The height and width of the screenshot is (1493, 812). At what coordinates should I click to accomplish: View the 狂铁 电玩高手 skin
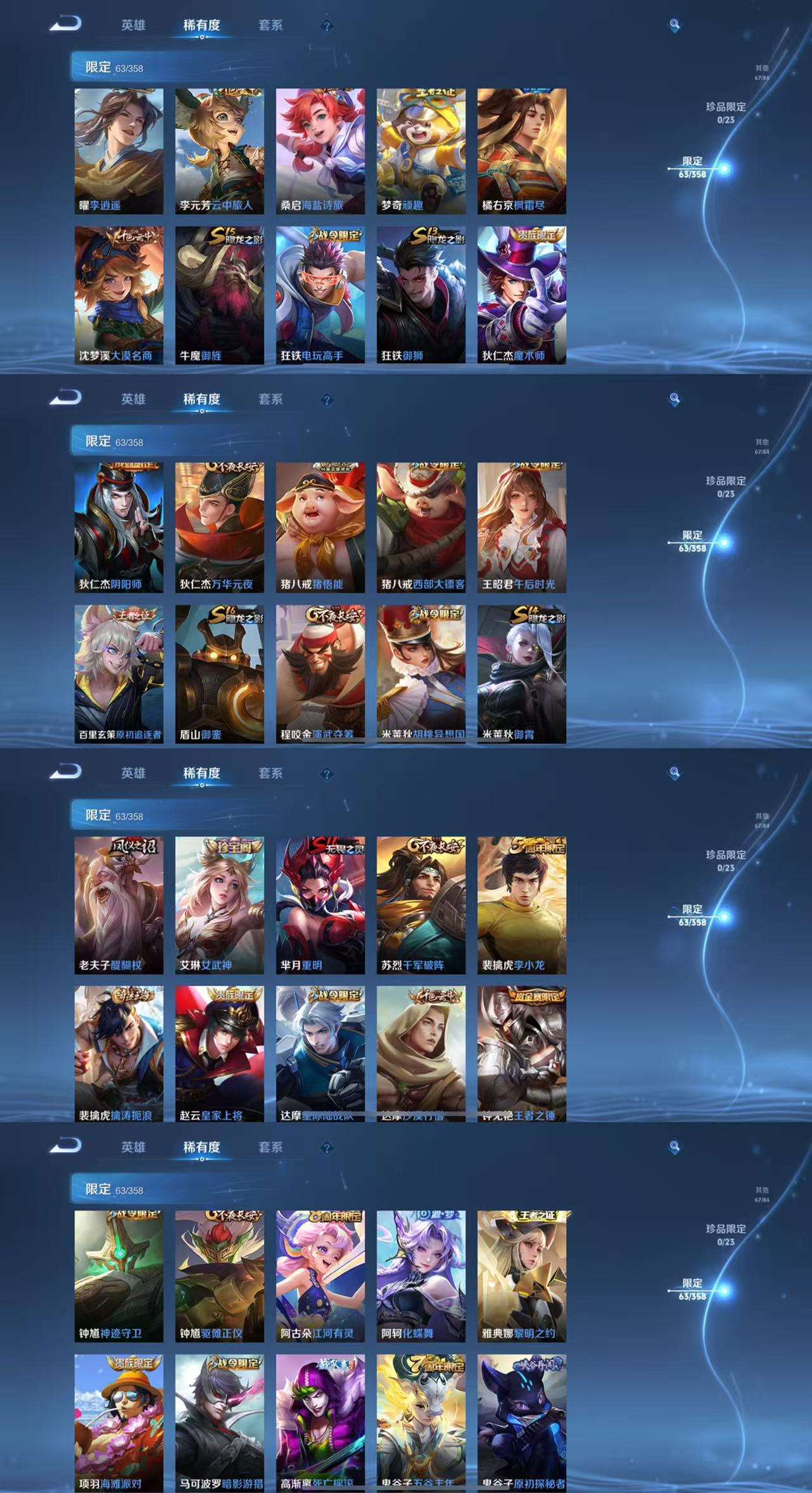[320, 295]
